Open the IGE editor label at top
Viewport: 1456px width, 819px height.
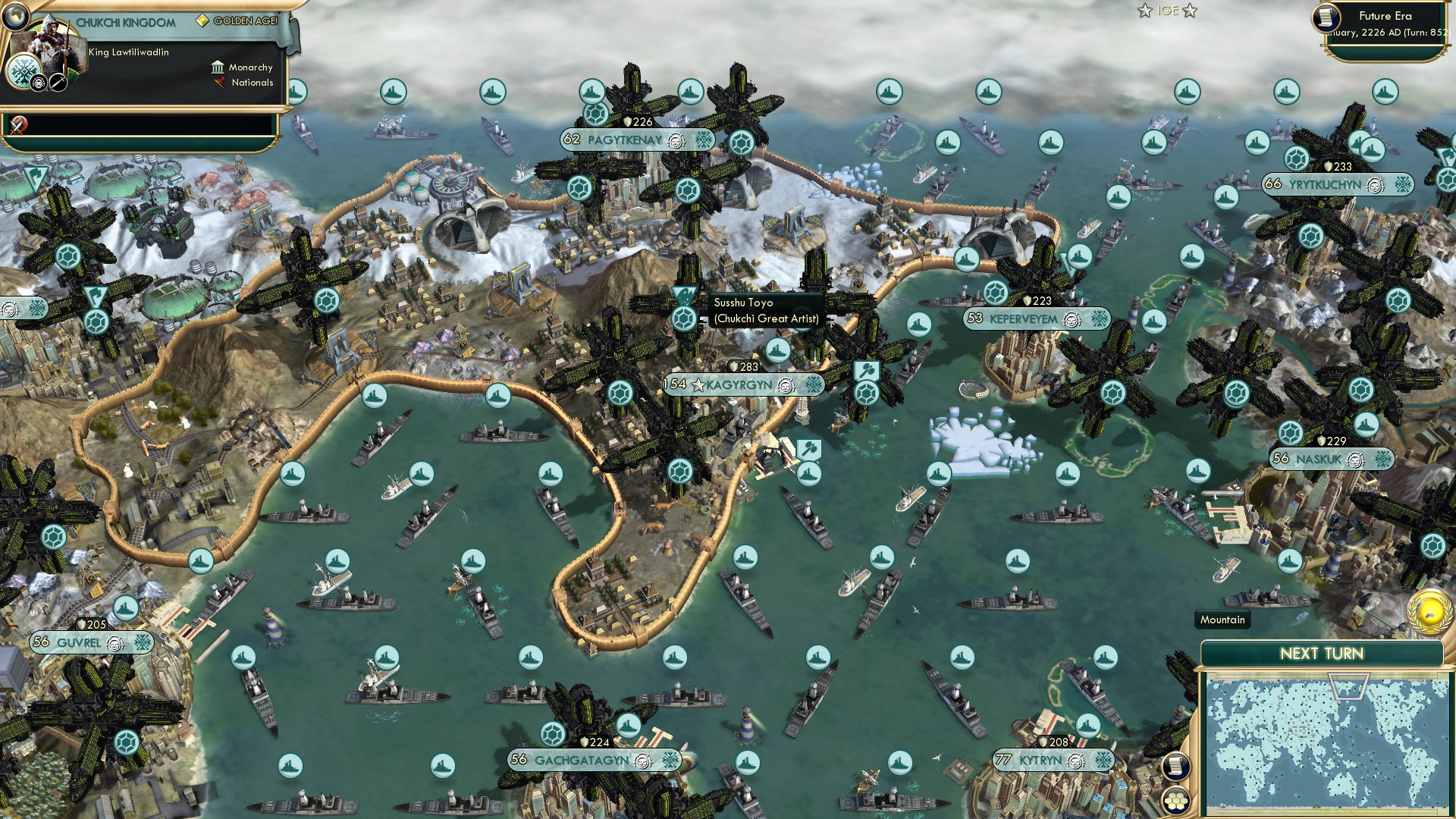pos(1166,11)
